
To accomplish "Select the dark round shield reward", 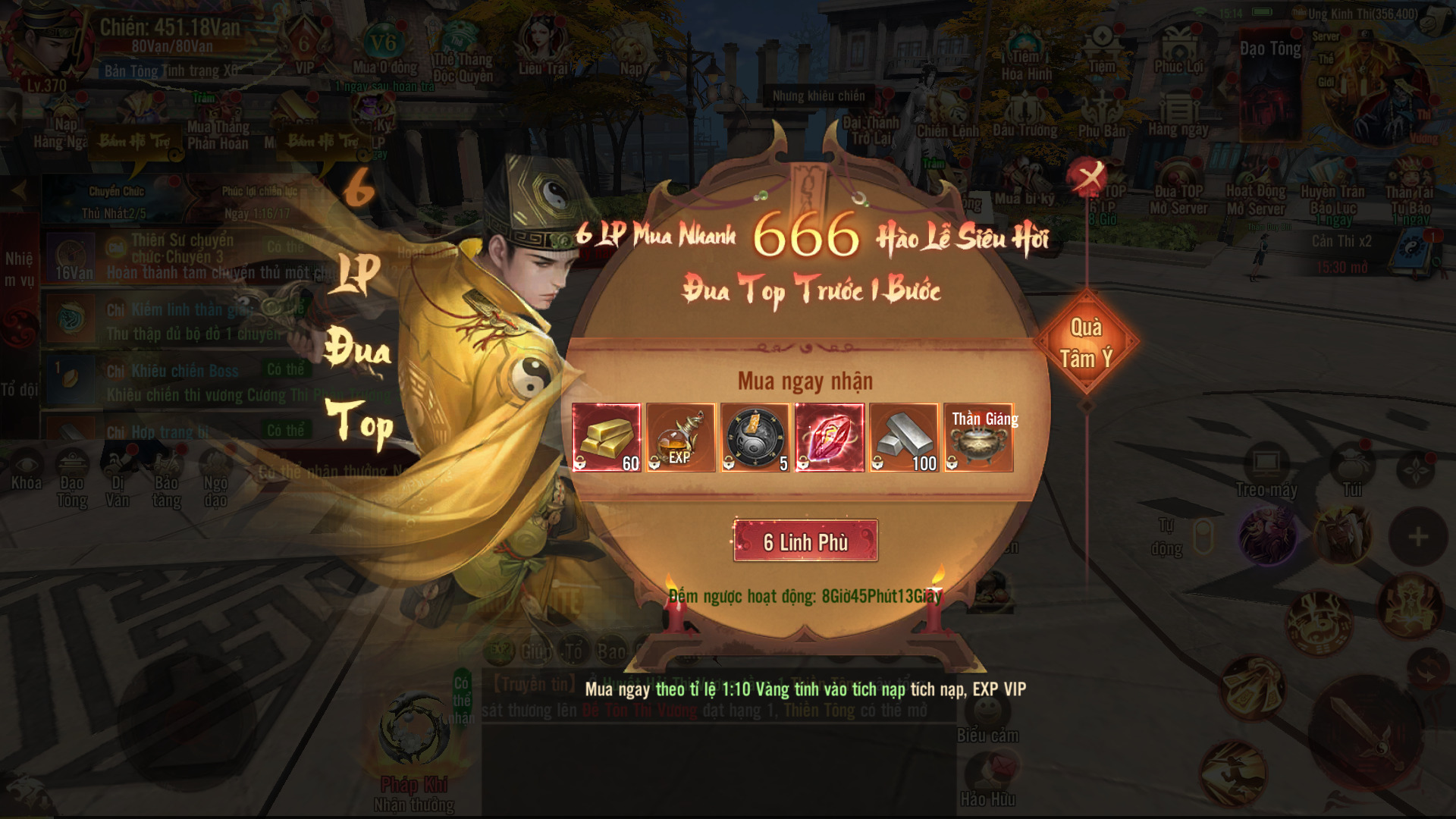I will pyautogui.click(x=755, y=438).
